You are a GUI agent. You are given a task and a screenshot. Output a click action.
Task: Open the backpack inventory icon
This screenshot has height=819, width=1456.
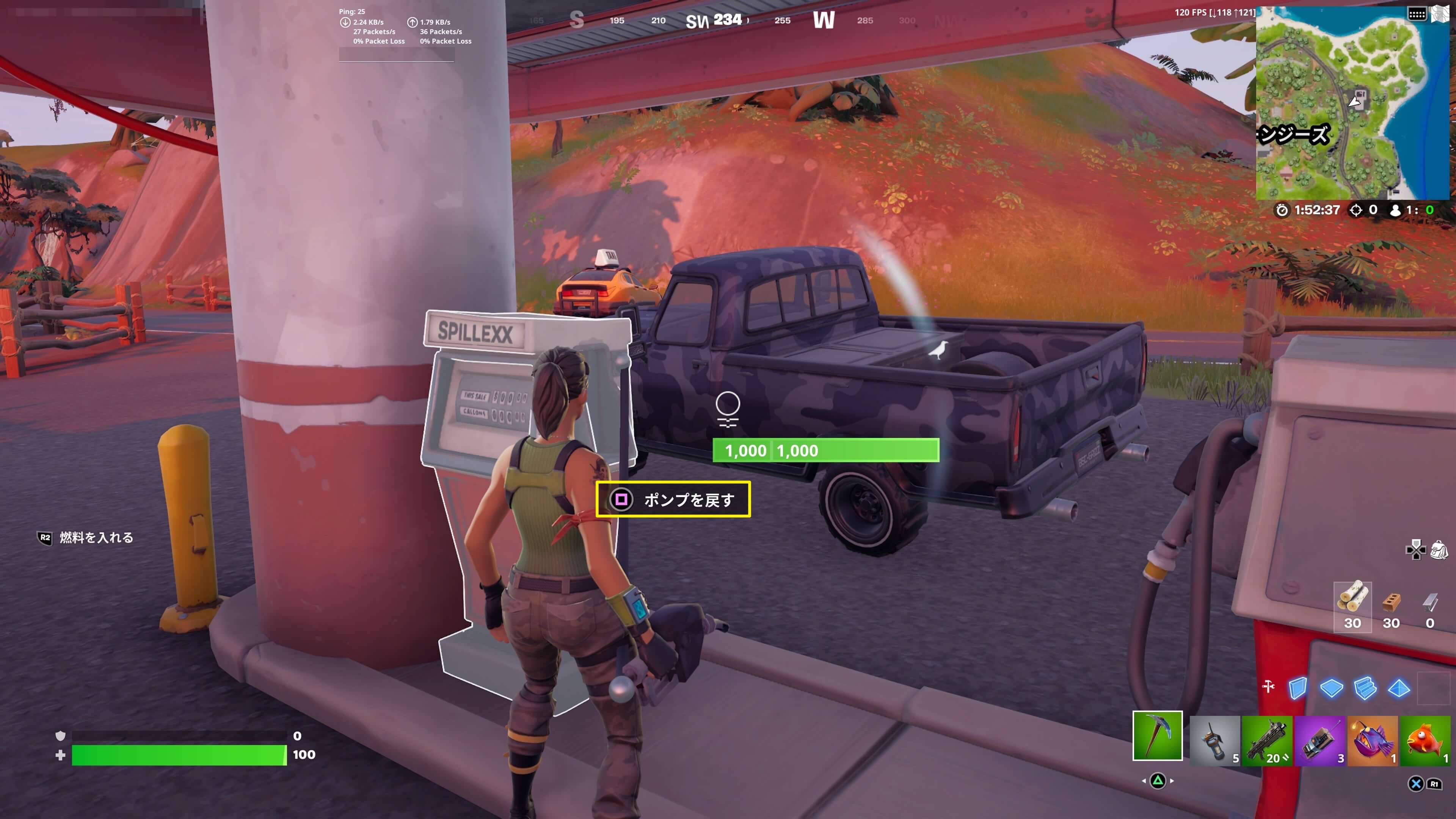1439,549
